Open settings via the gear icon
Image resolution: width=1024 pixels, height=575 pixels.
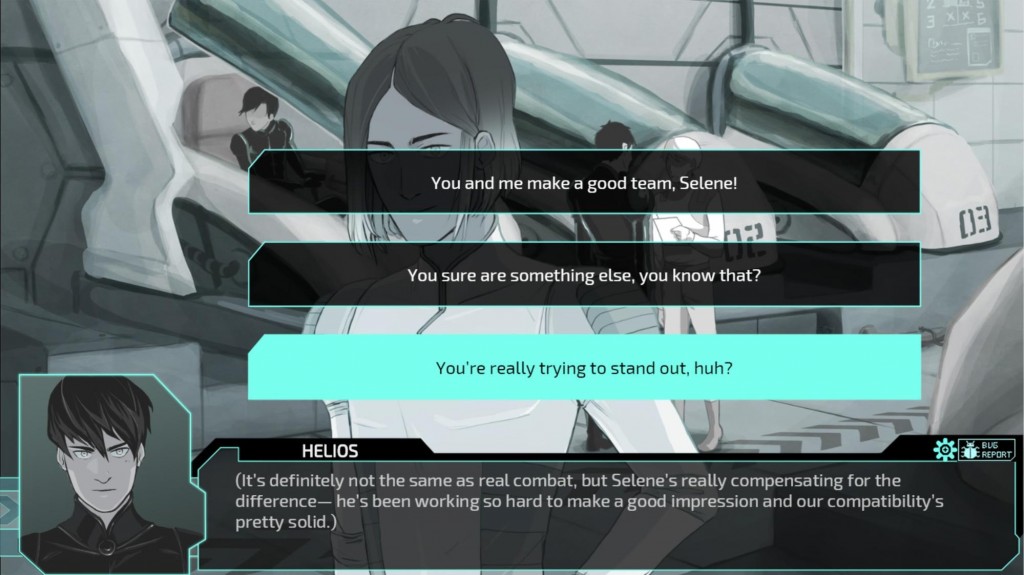click(944, 450)
